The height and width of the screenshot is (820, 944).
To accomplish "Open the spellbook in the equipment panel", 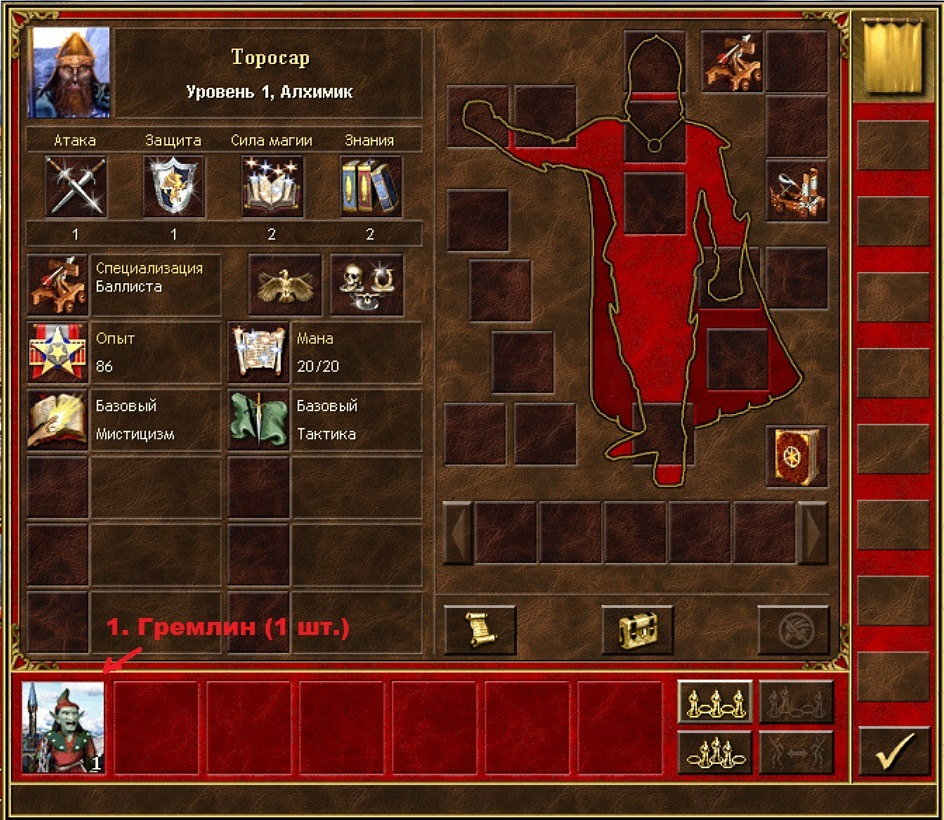I will (x=796, y=456).
